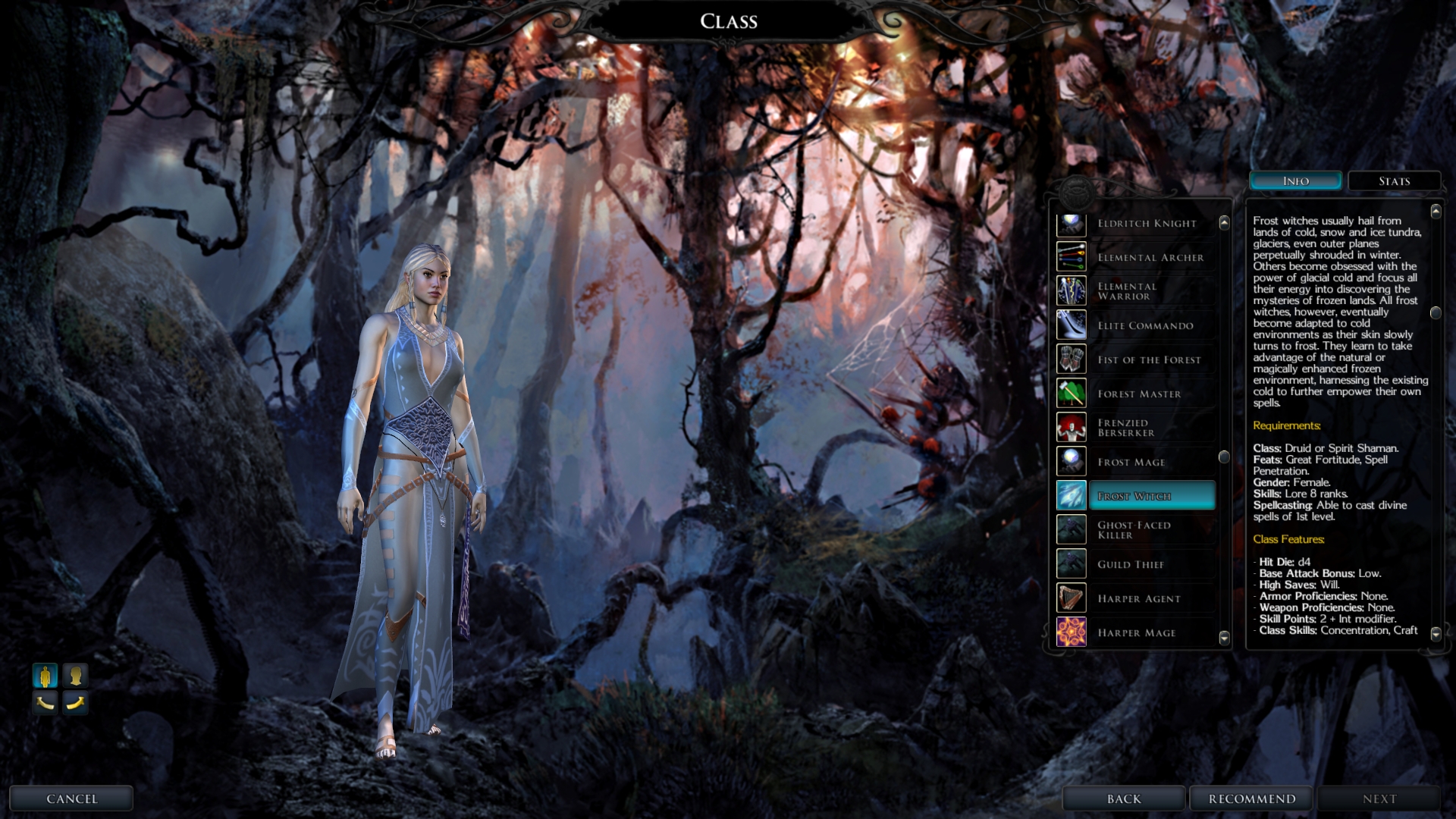Screen dimensions: 1456x819
Task: Switch to the head close-up view icon
Action: tap(75, 675)
